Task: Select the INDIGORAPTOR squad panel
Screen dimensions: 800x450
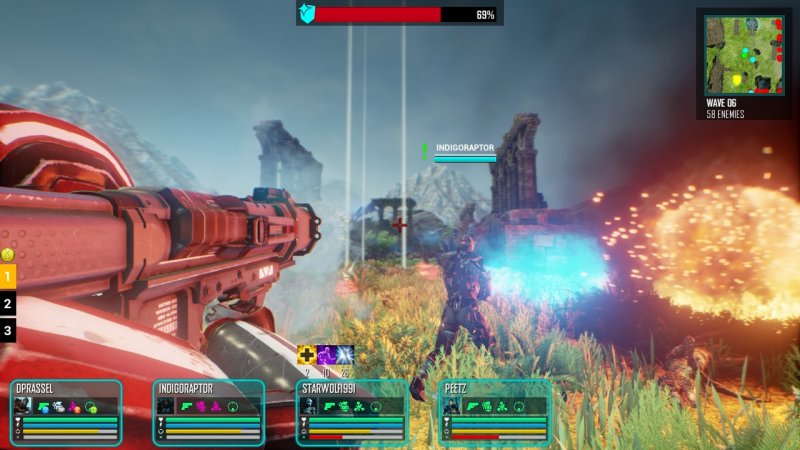Action: (x=209, y=411)
